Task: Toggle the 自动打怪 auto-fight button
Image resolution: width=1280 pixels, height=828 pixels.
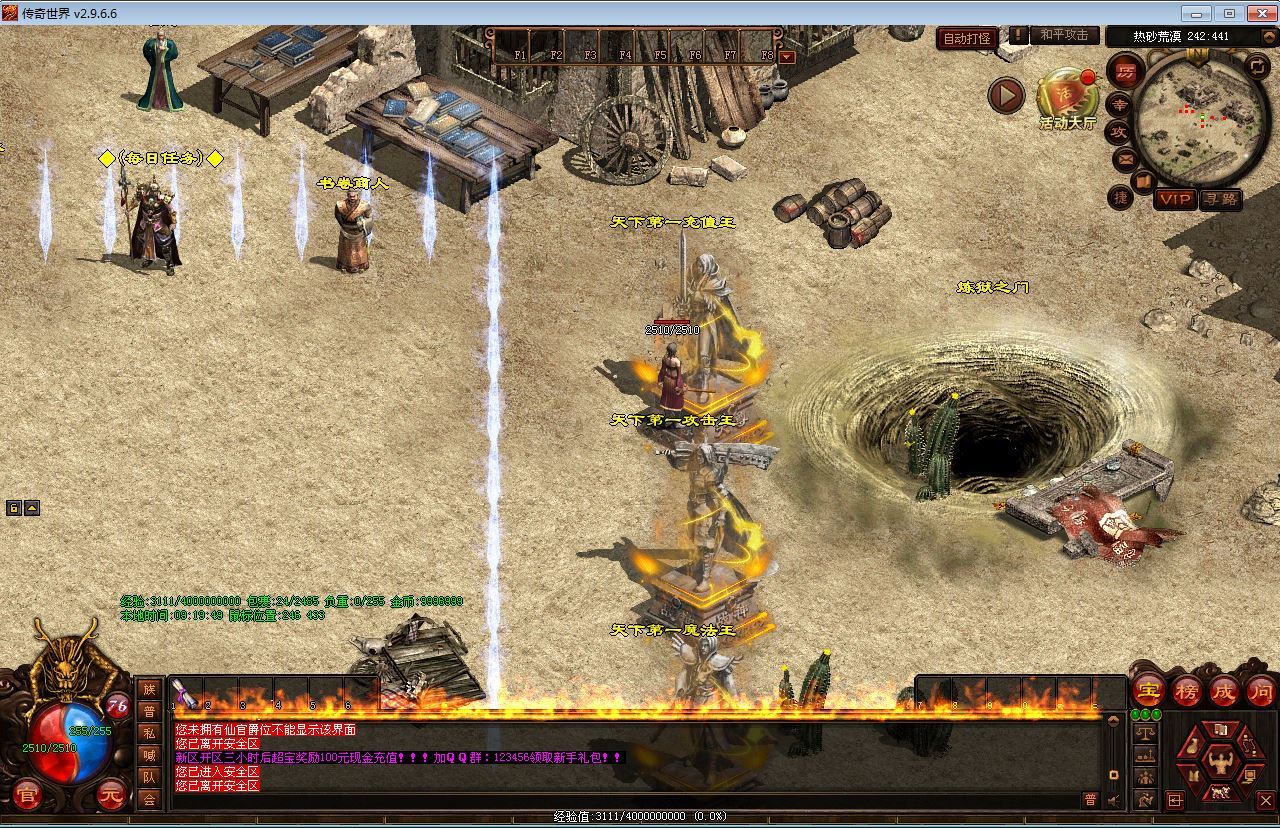Action: [x=967, y=38]
